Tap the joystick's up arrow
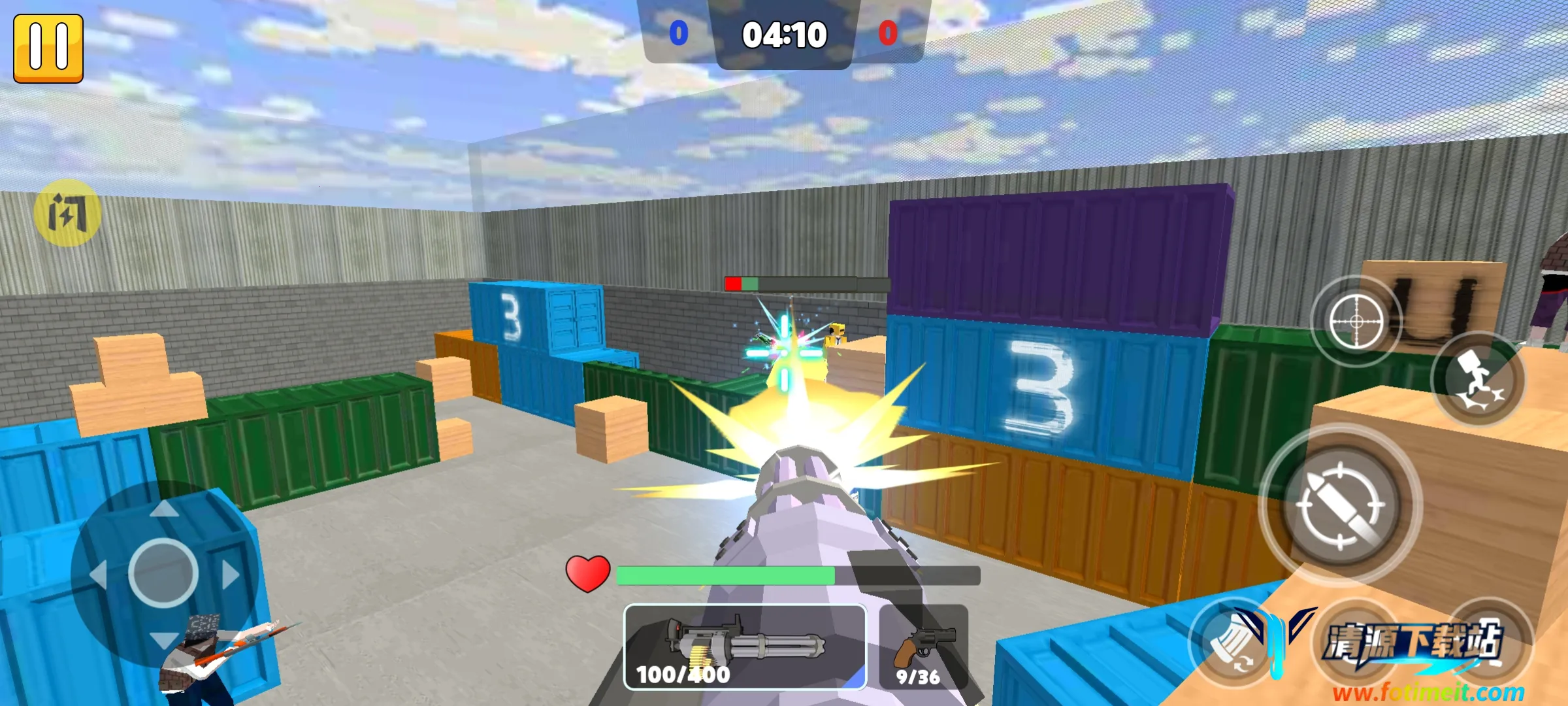Viewport: 1568px width, 706px height. pyautogui.click(x=163, y=509)
